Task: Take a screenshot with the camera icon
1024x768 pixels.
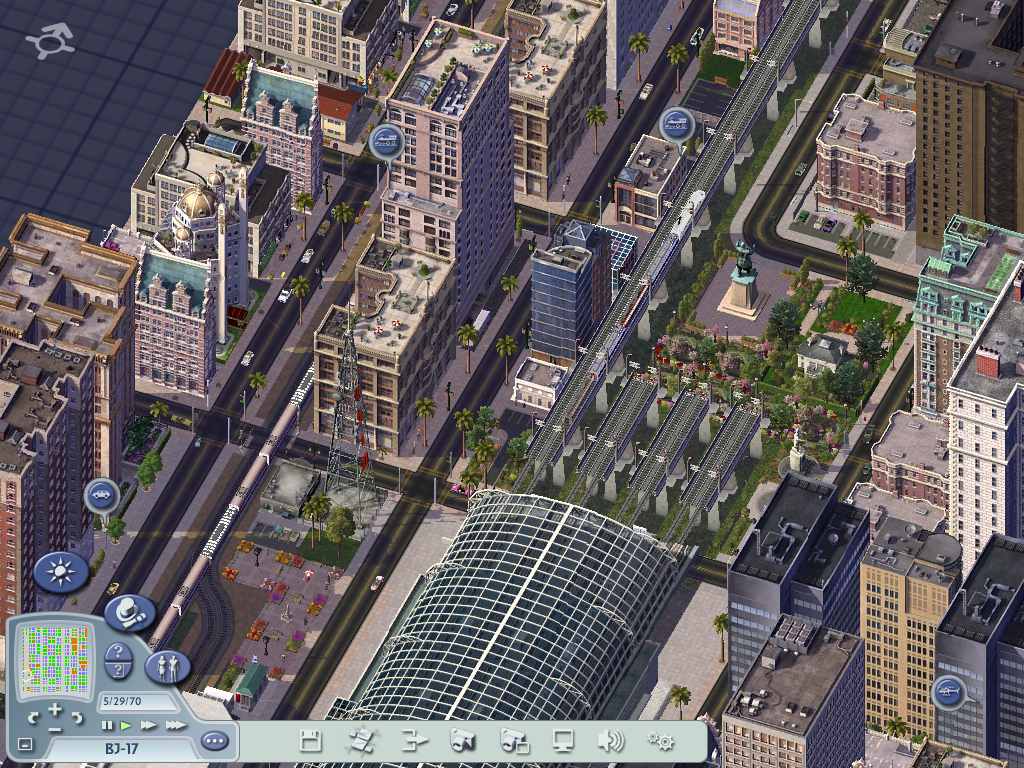Action: [x=461, y=741]
